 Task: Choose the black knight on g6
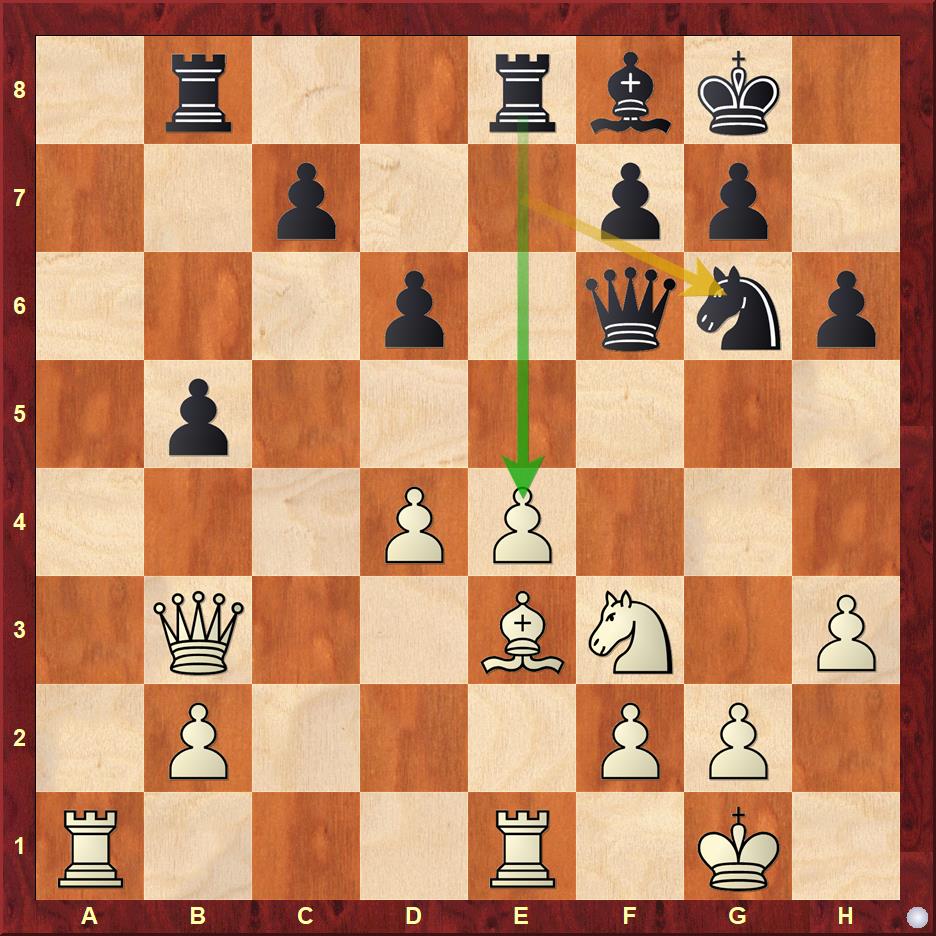pyautogui.click(x=738, y=306)
